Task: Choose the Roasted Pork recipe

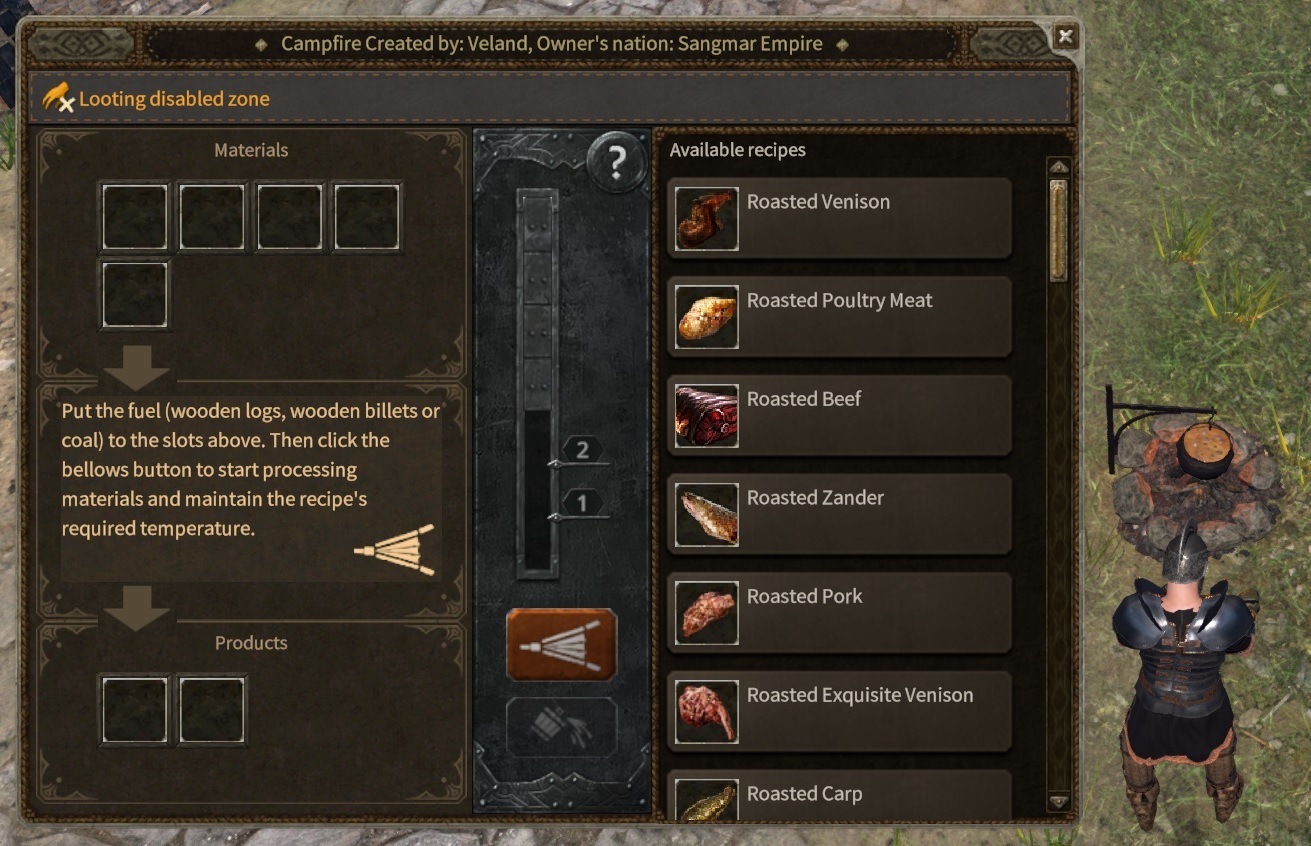Action: pyautogui.click(x=839, y=613)
